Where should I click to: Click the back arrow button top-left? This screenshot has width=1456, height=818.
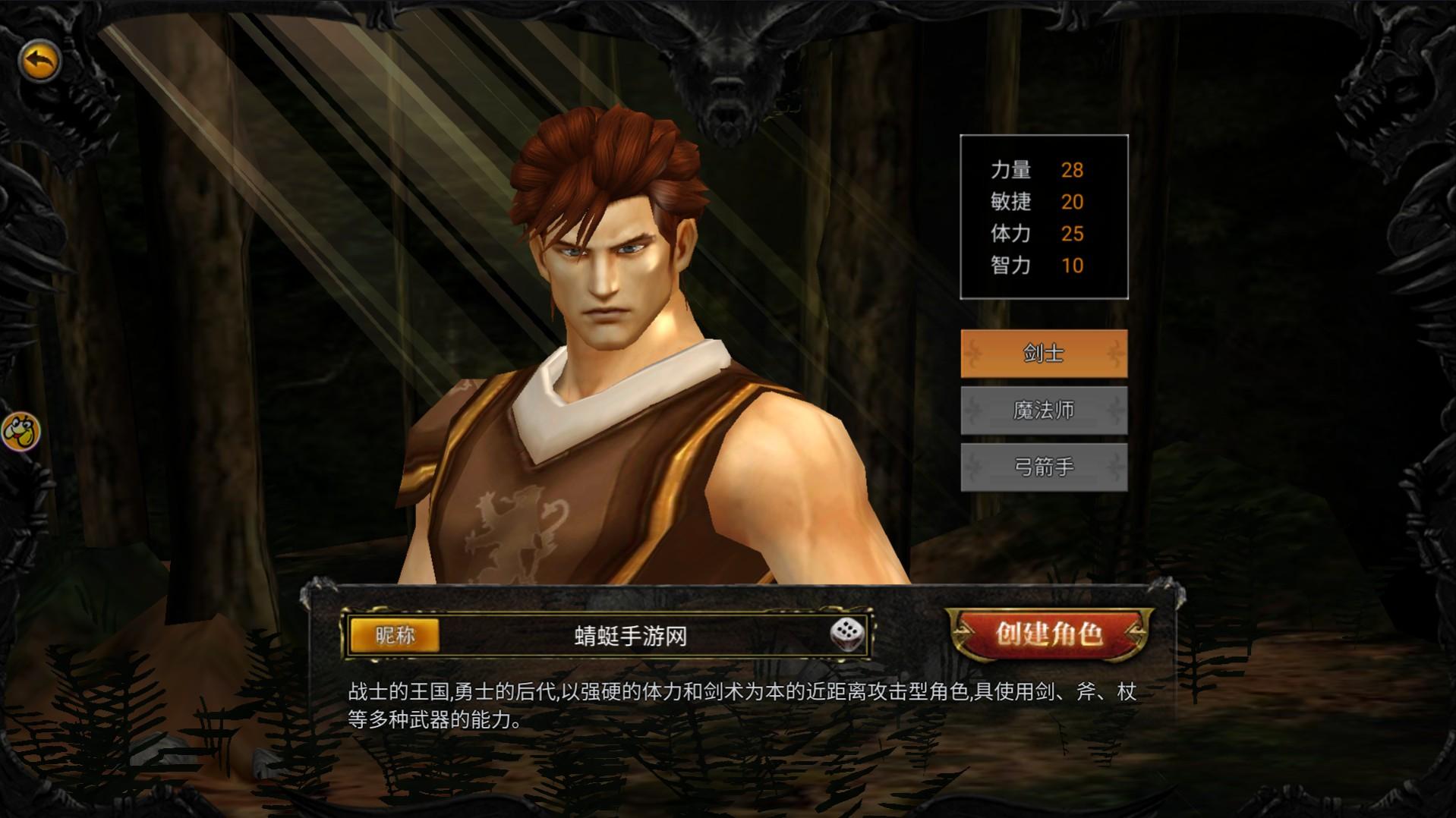39,60
